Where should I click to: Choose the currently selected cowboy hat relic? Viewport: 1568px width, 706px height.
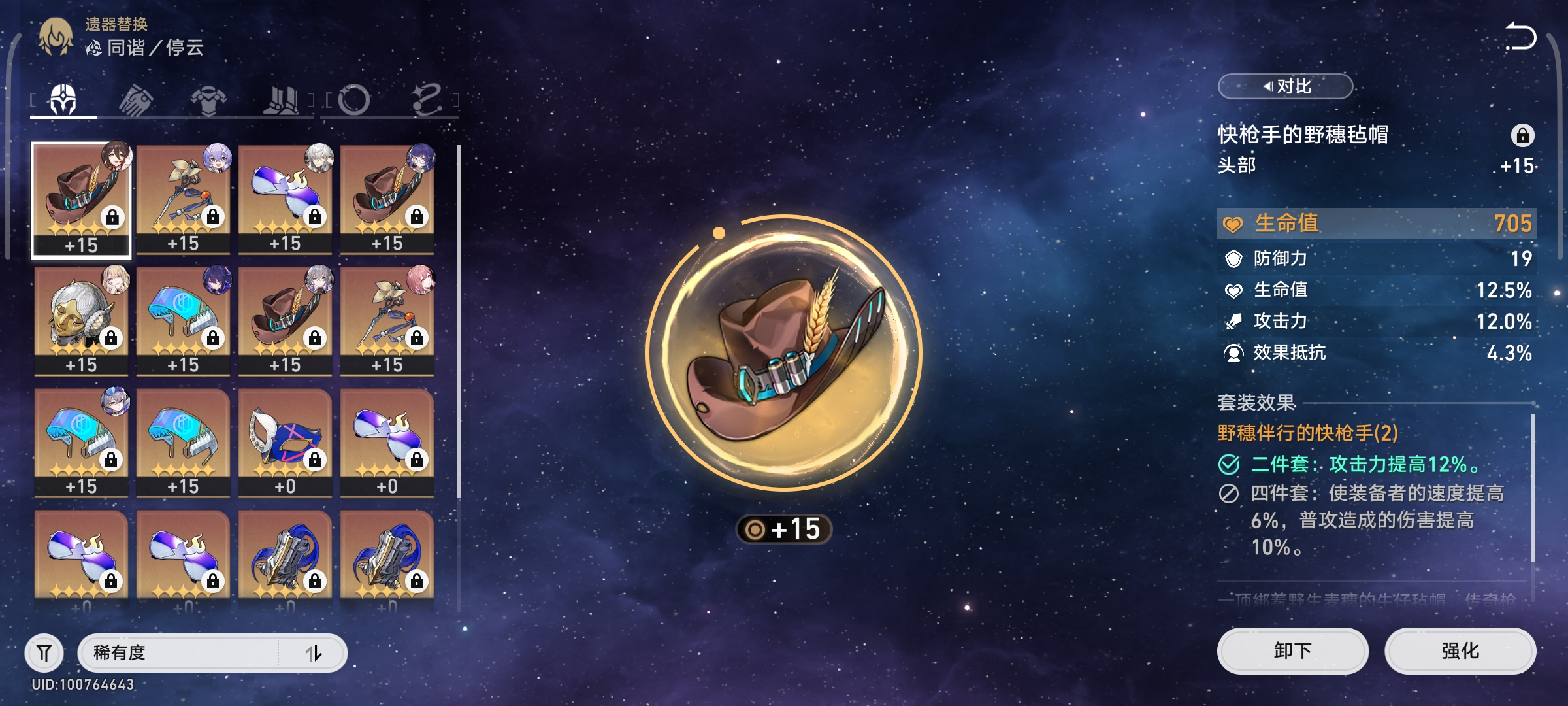click(81, 199)
